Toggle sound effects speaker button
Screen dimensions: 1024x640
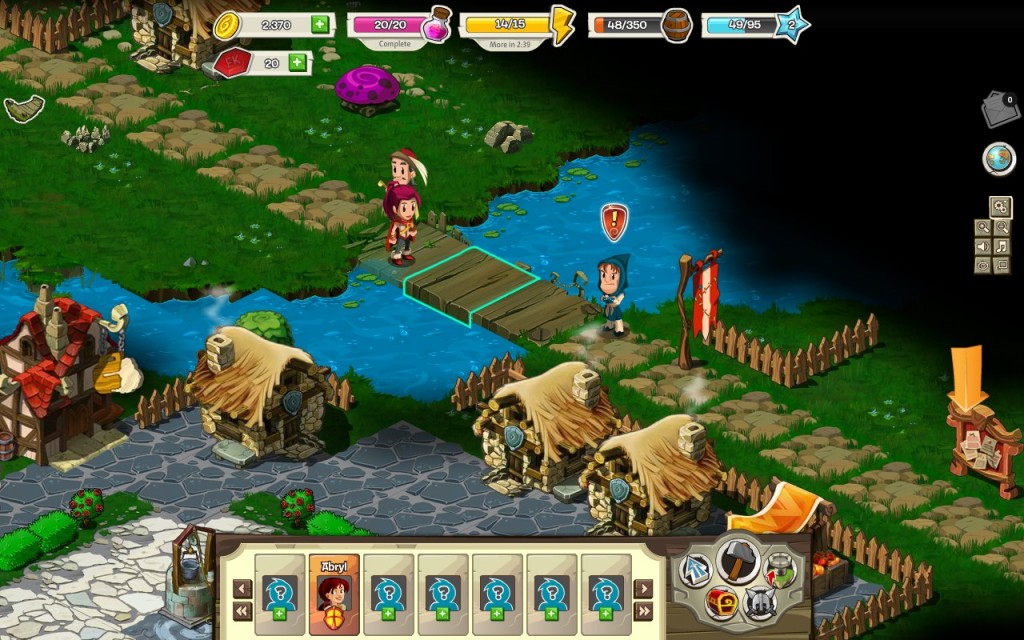click(x=983, y=247)
